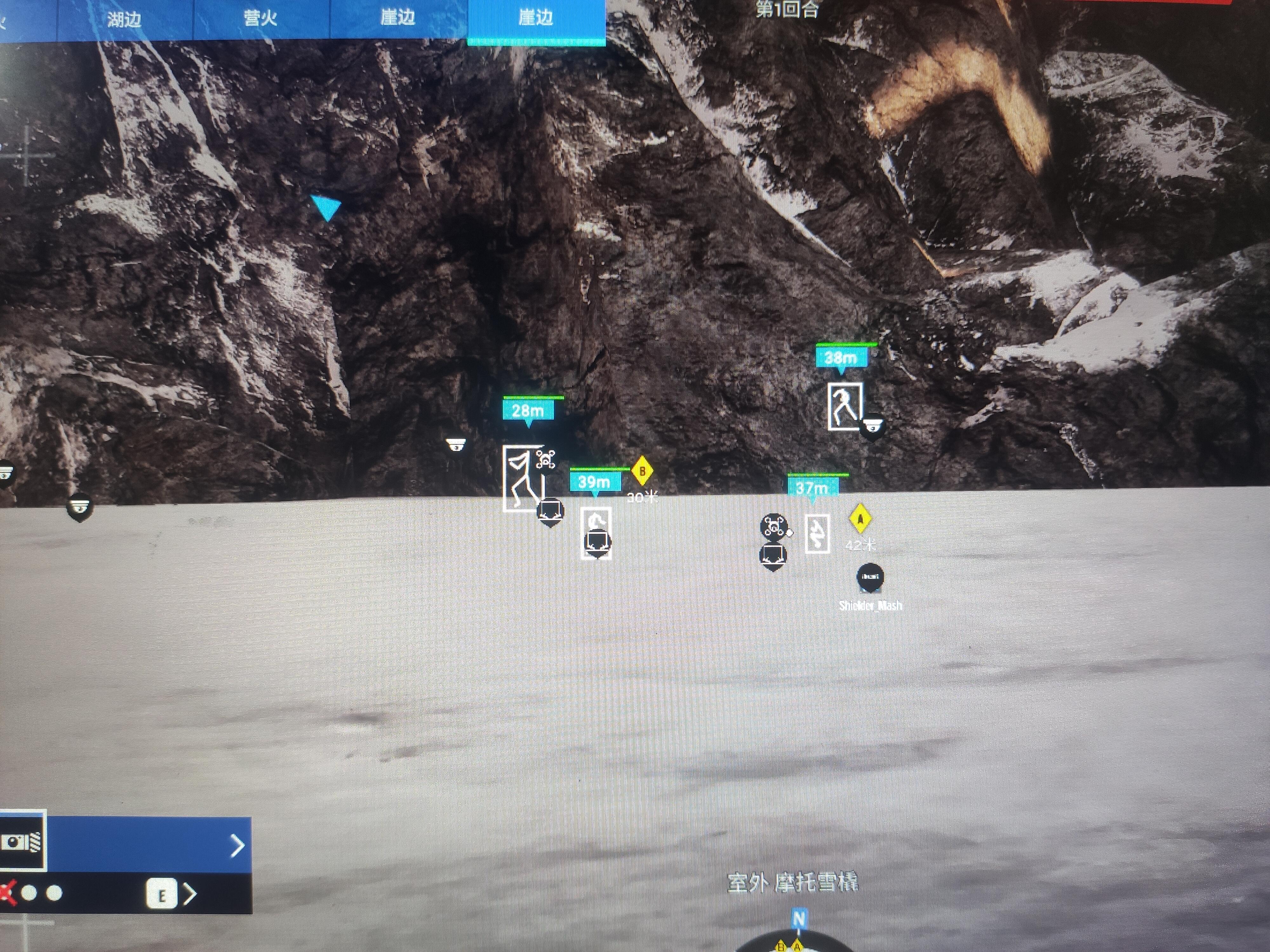Switch to the 湖边 tab
The image size is (1270, 952).
coord(124,19)
